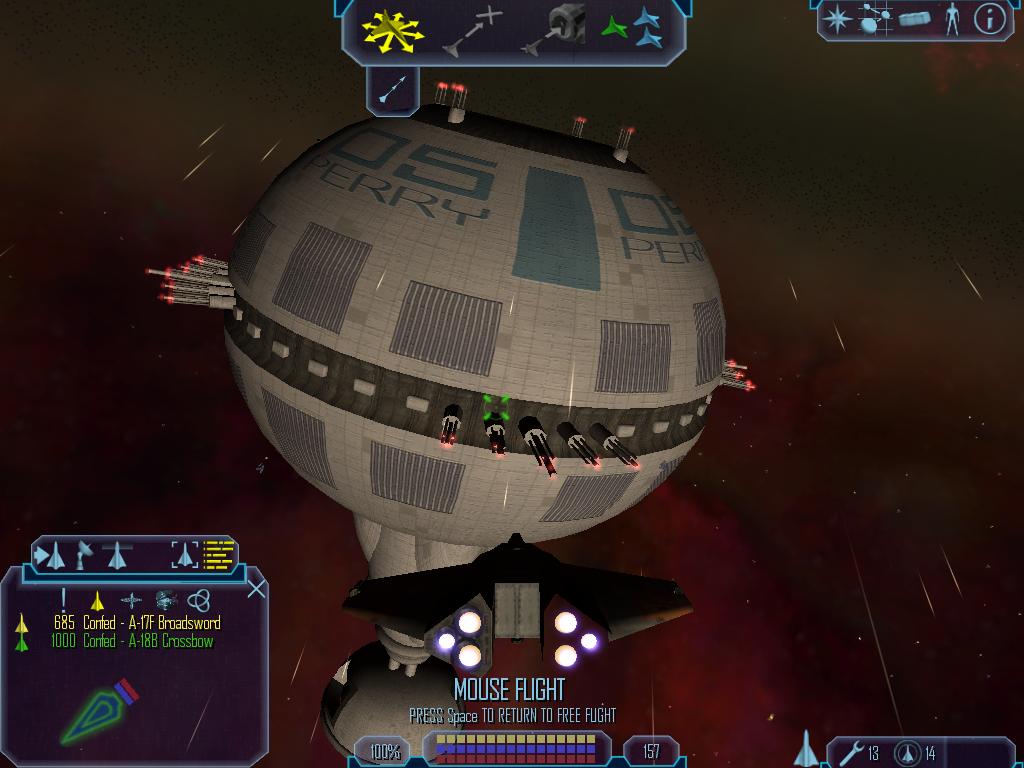The image size is (1024, 768).
Task: Activate the green and blue fighters formation icon
Action: point(632,30)
